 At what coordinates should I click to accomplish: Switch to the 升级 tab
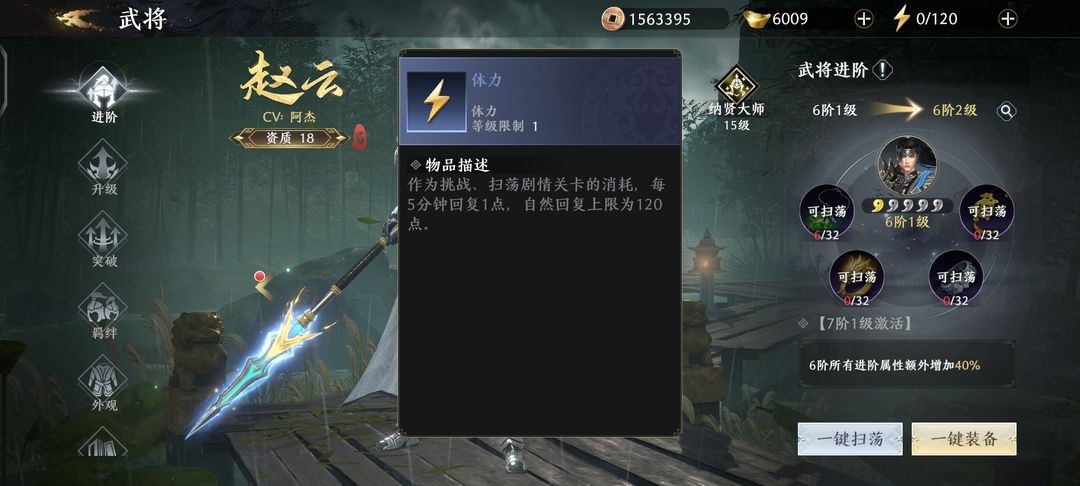click(104, 167)
